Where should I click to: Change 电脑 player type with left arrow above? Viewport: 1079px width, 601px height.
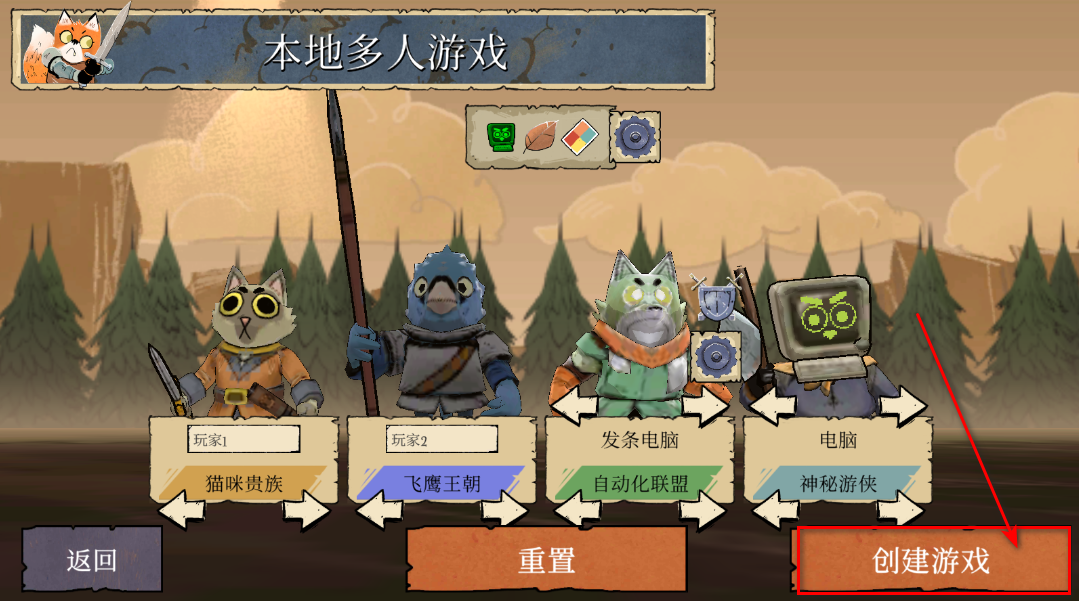pos(775,406)
